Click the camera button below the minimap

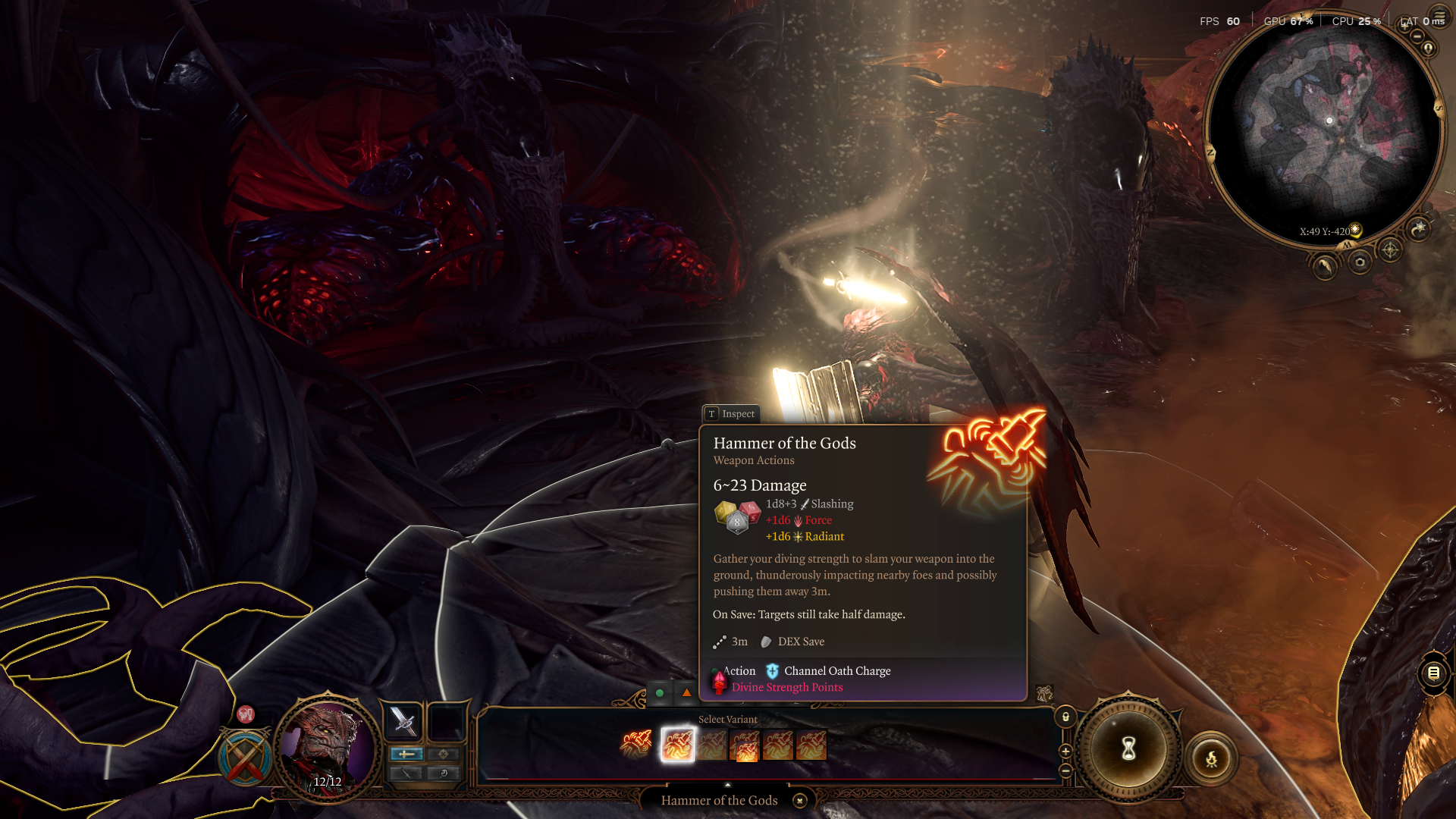[x=1360, y=262]
